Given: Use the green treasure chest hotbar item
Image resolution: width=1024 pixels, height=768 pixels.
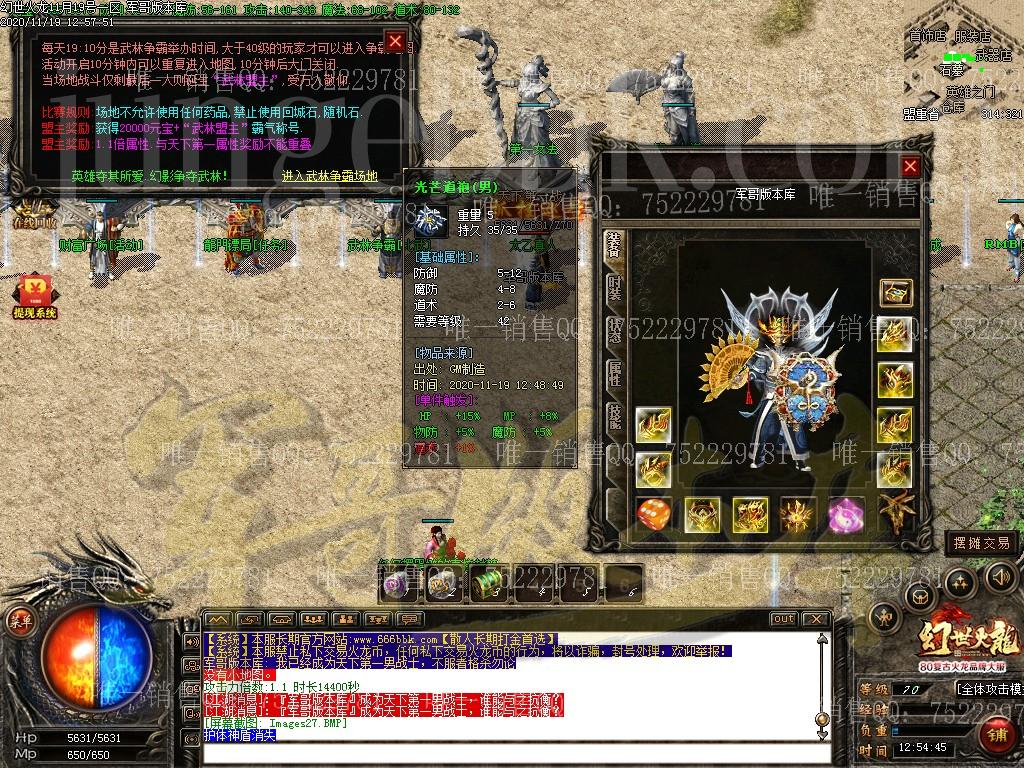Looking at the screenshot, I should 492,583.
